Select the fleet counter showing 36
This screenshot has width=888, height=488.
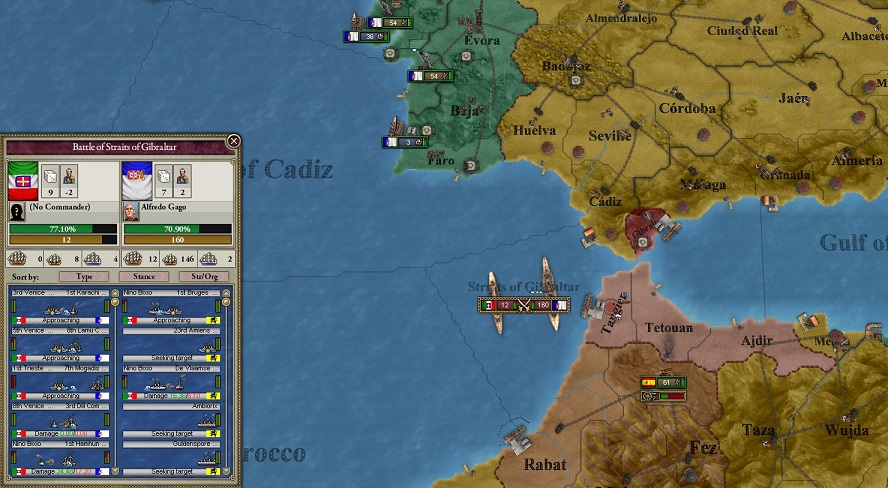click(365, 36)
